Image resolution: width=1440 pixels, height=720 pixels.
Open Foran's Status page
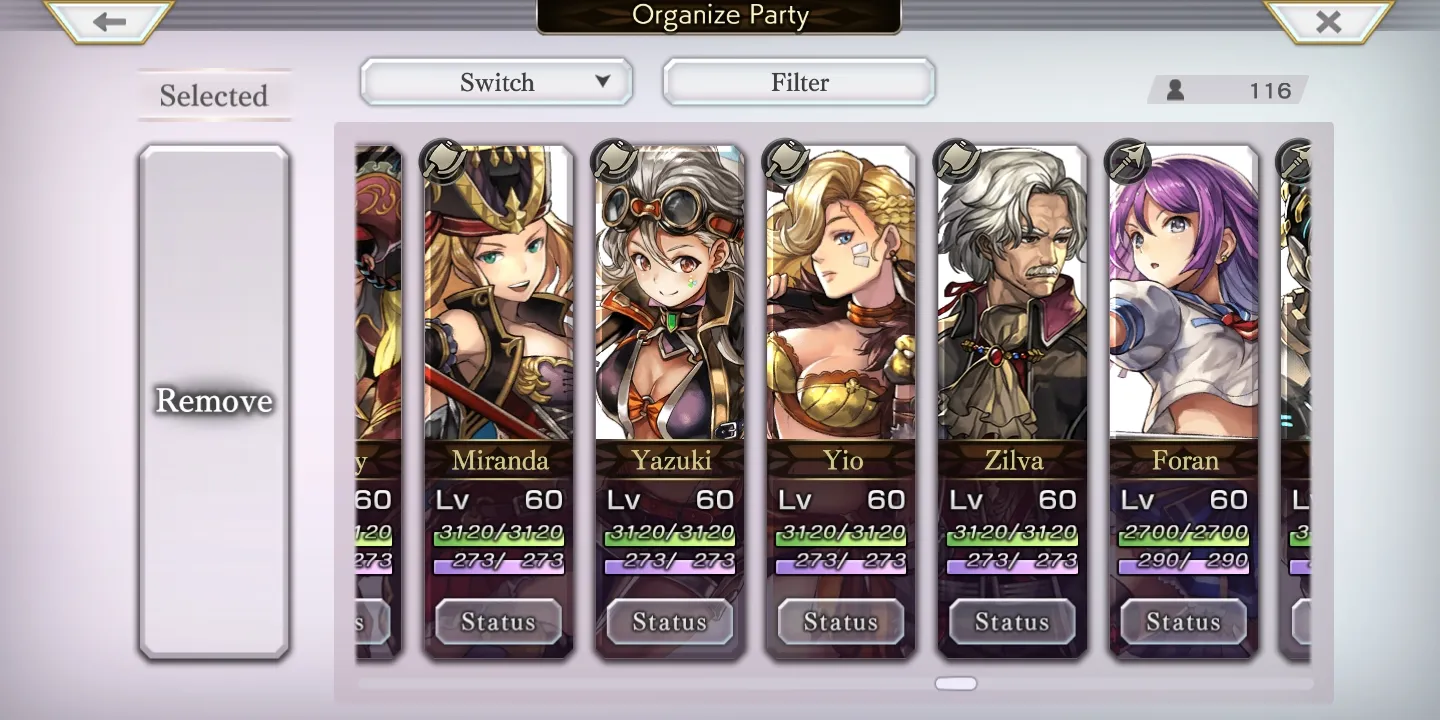click(x=1183, y=622)
